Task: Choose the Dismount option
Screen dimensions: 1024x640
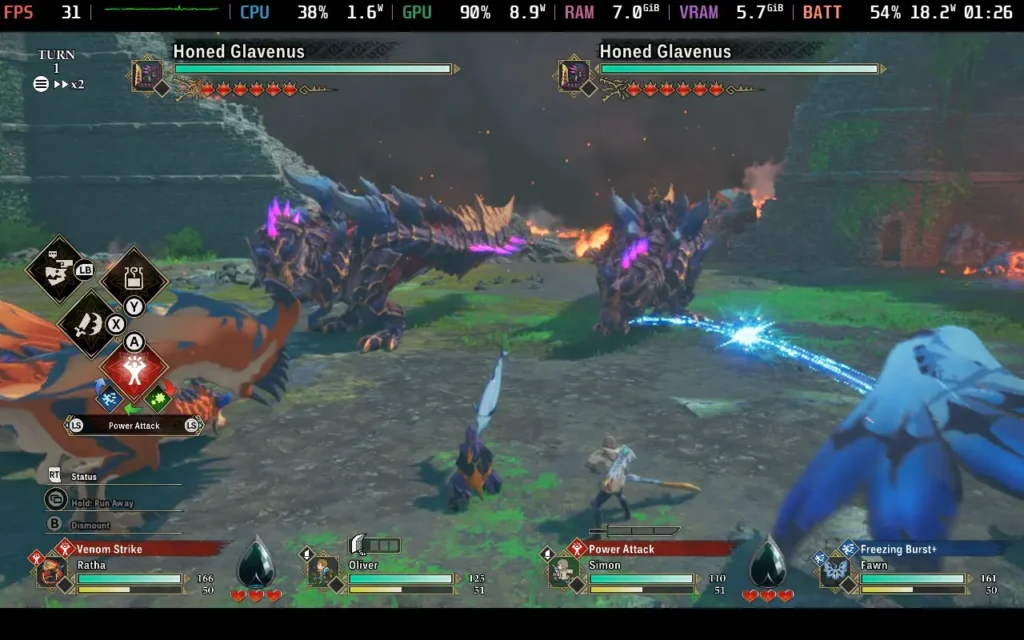Action: pyautogui.click(x=90, y=525)
